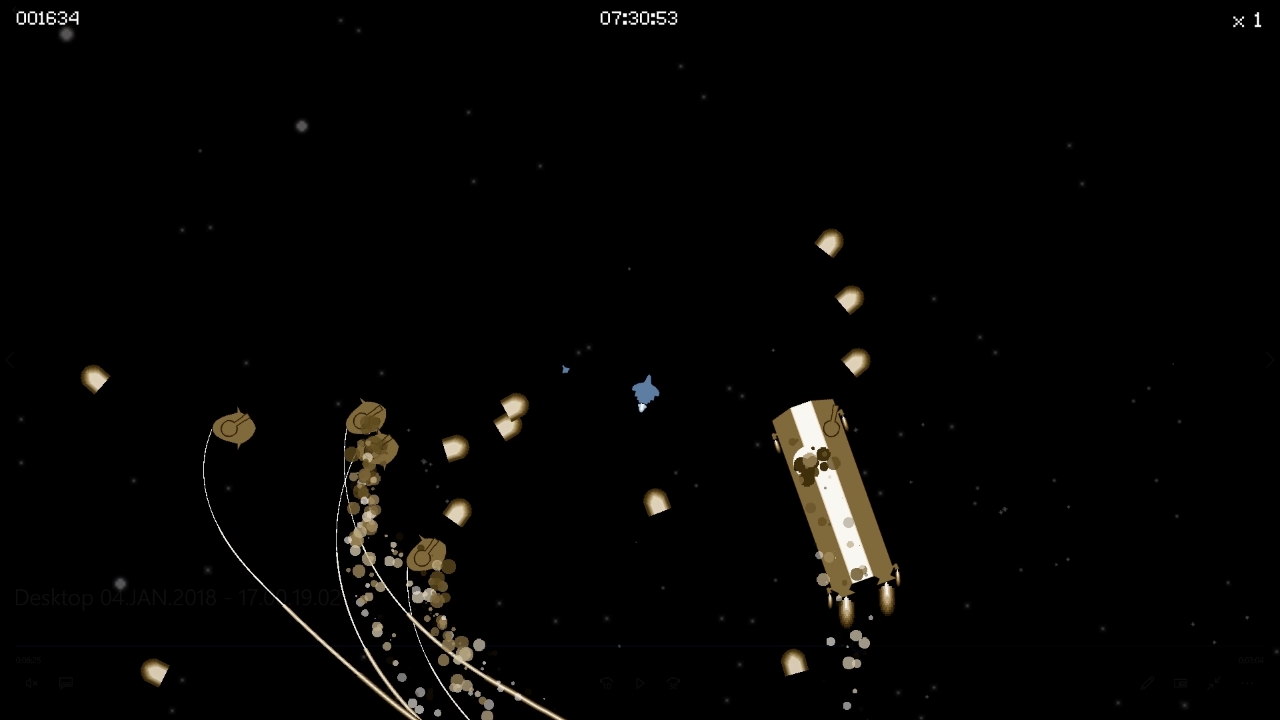Click the score counter 001634
The height and width of the screenshot is (720, 1280).
click(x=47, y=17)
